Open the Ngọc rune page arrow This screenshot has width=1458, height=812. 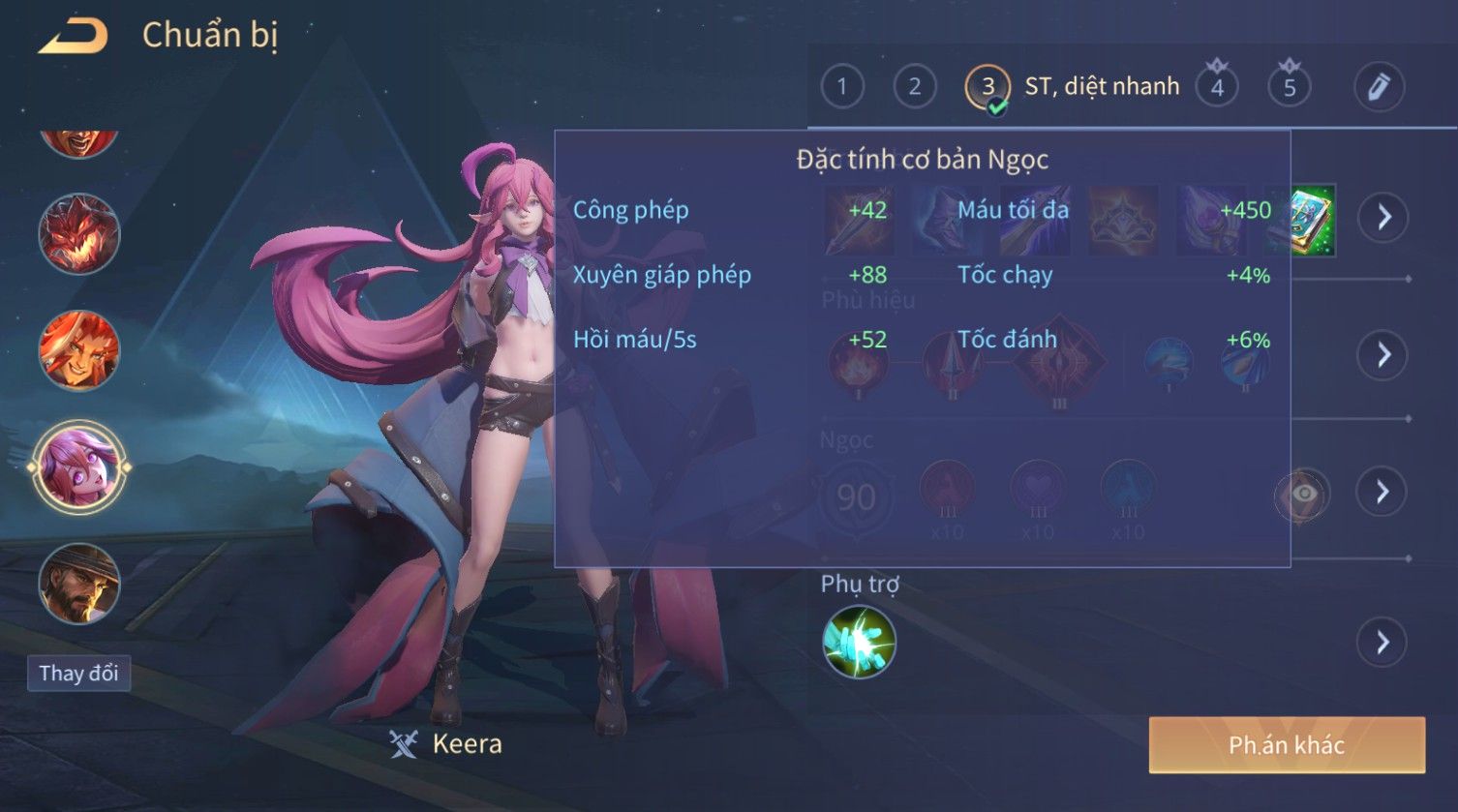(1383, 493)
